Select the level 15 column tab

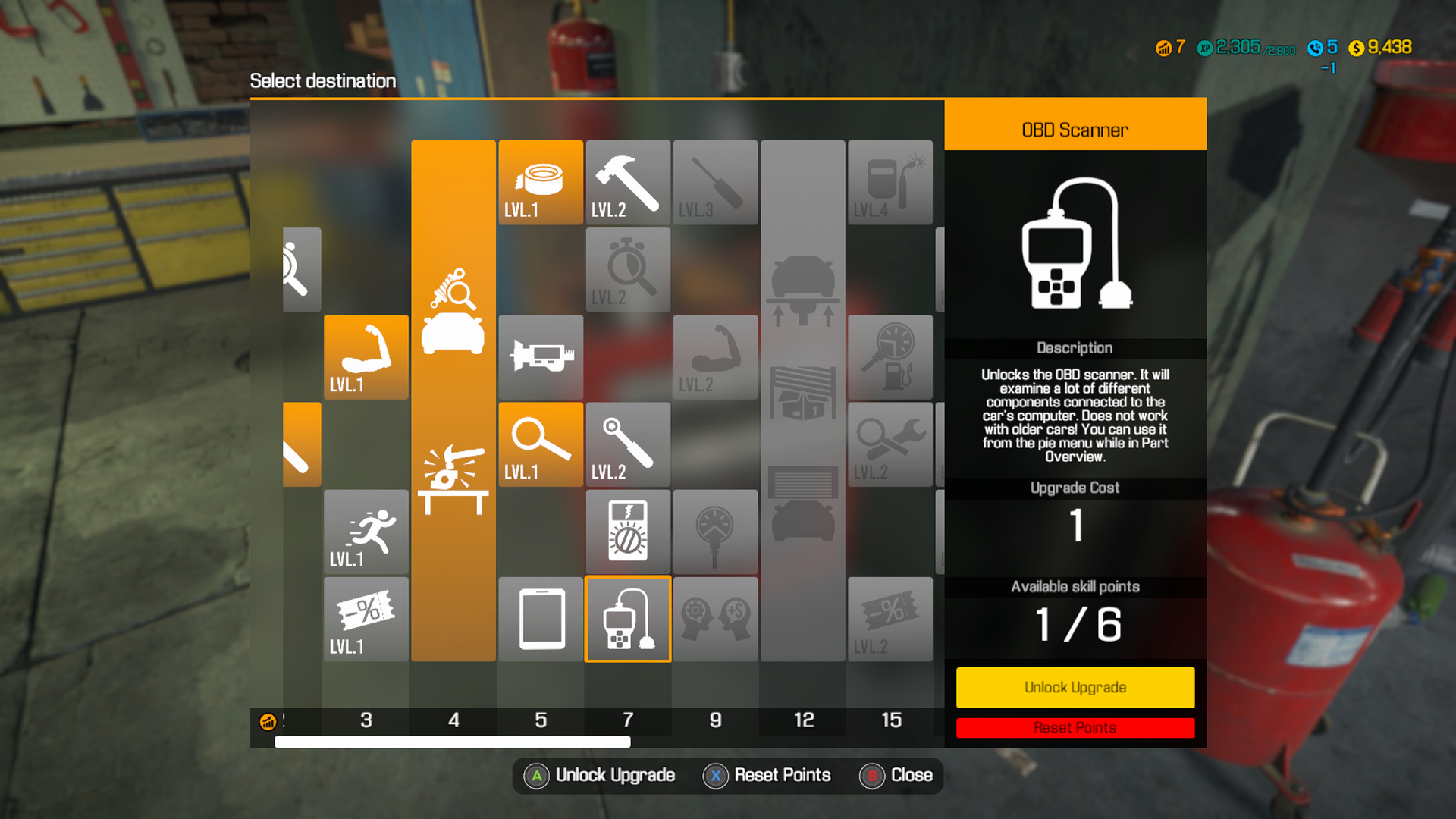click(890, 721)
